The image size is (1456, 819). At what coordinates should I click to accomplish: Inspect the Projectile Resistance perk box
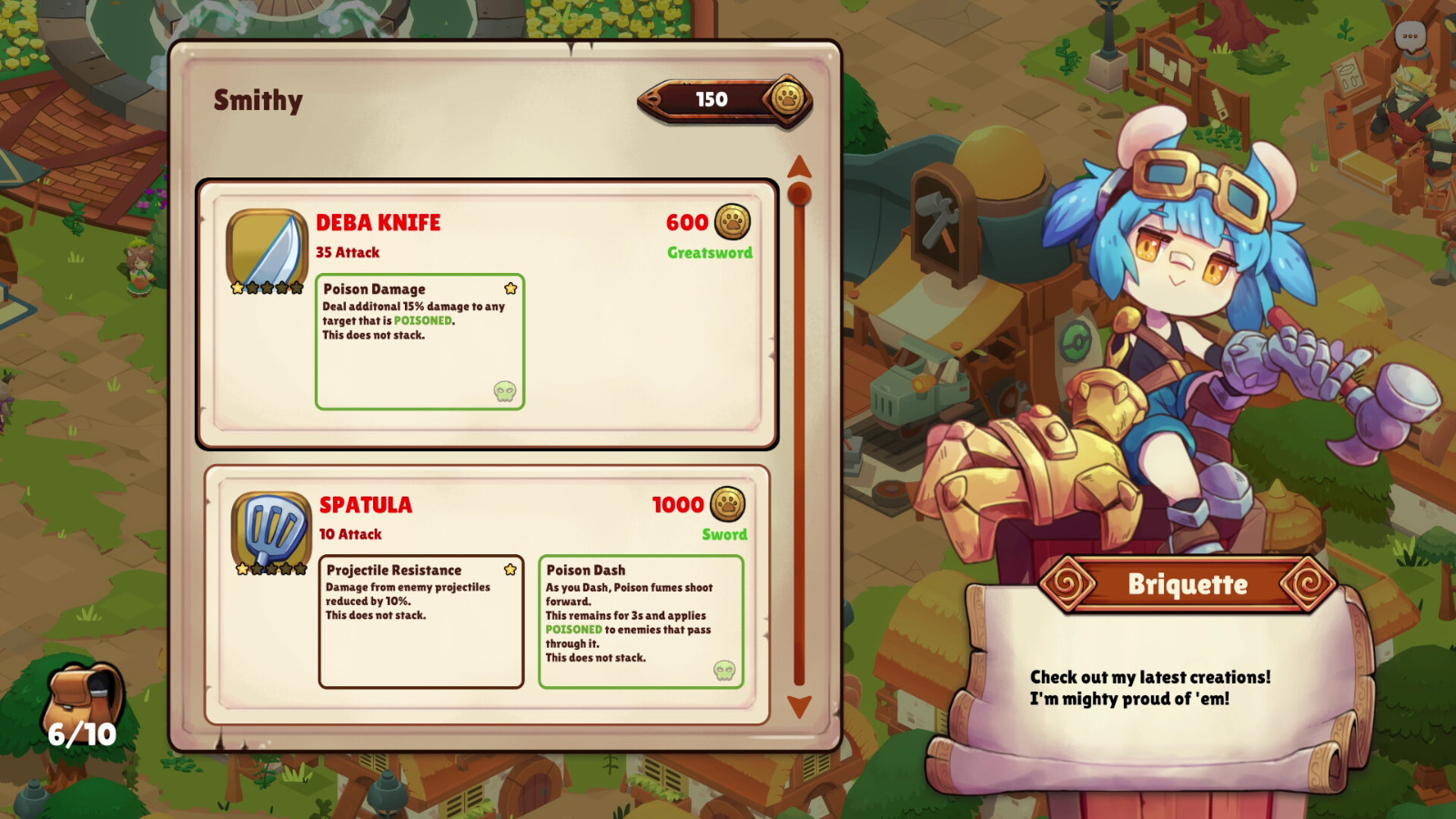tap(420, 622)
